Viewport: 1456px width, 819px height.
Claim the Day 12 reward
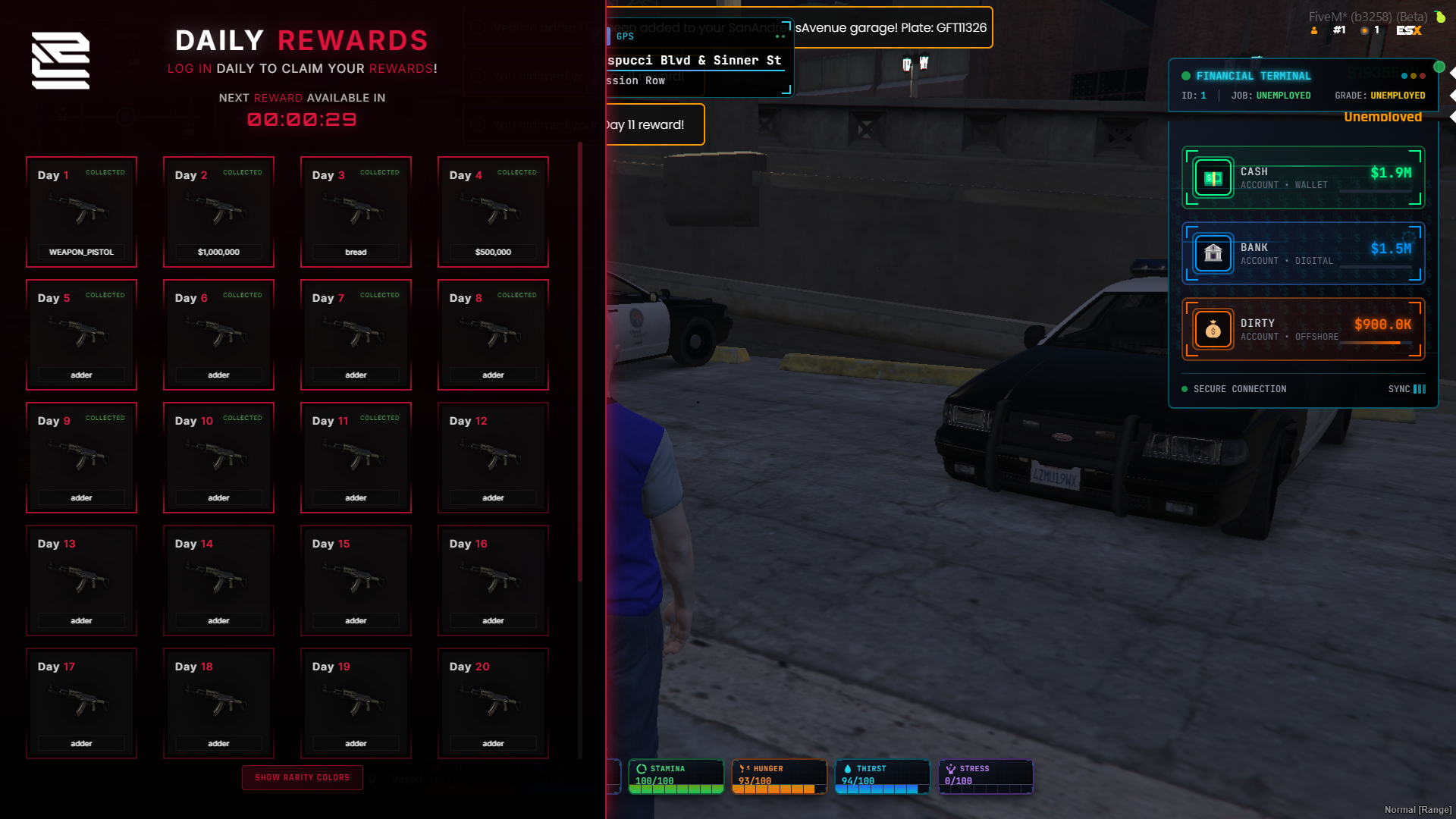click(x=492, y=457)
